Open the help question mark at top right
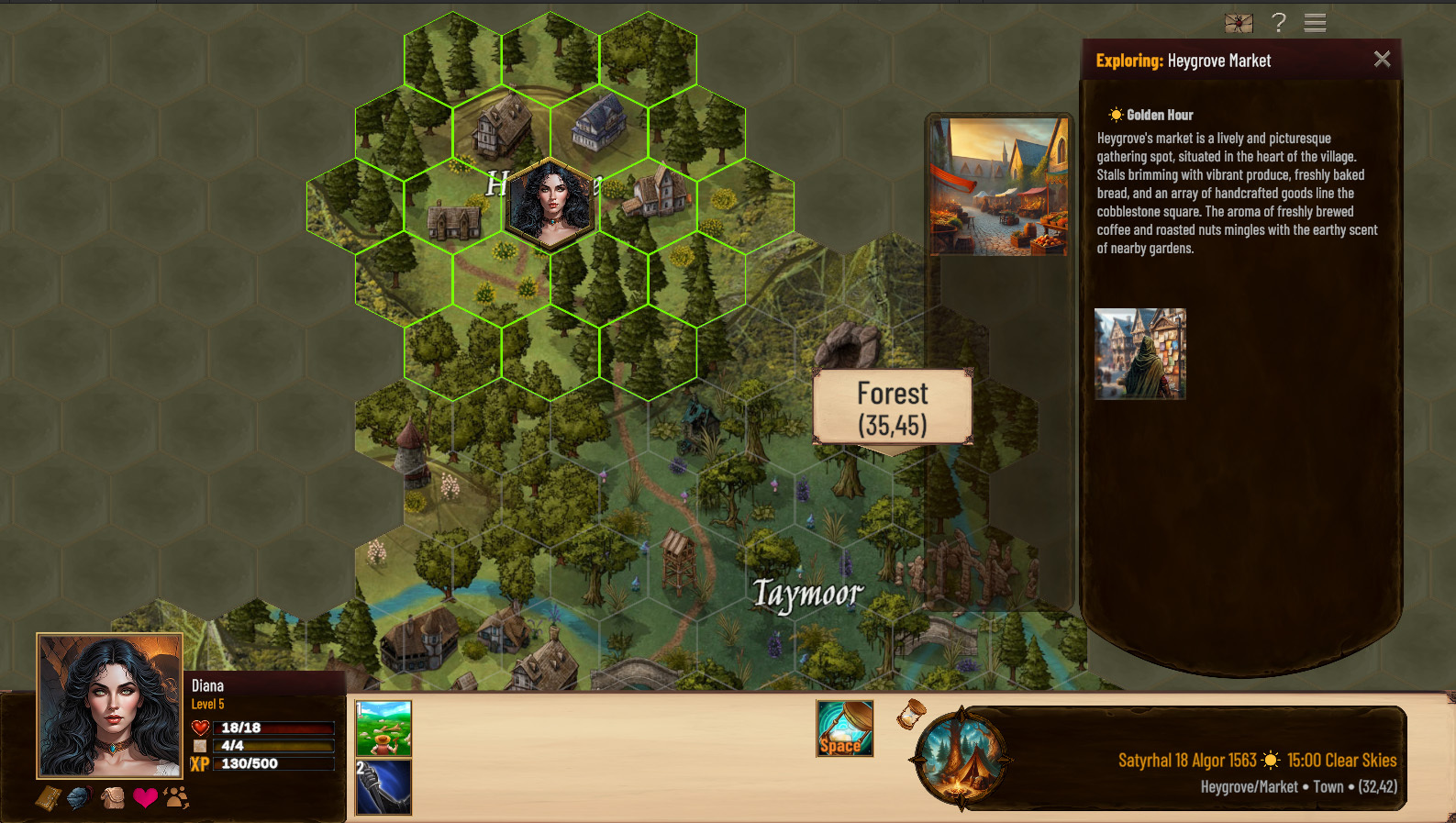1456x823 pixels. click(x=1279, y=23)
